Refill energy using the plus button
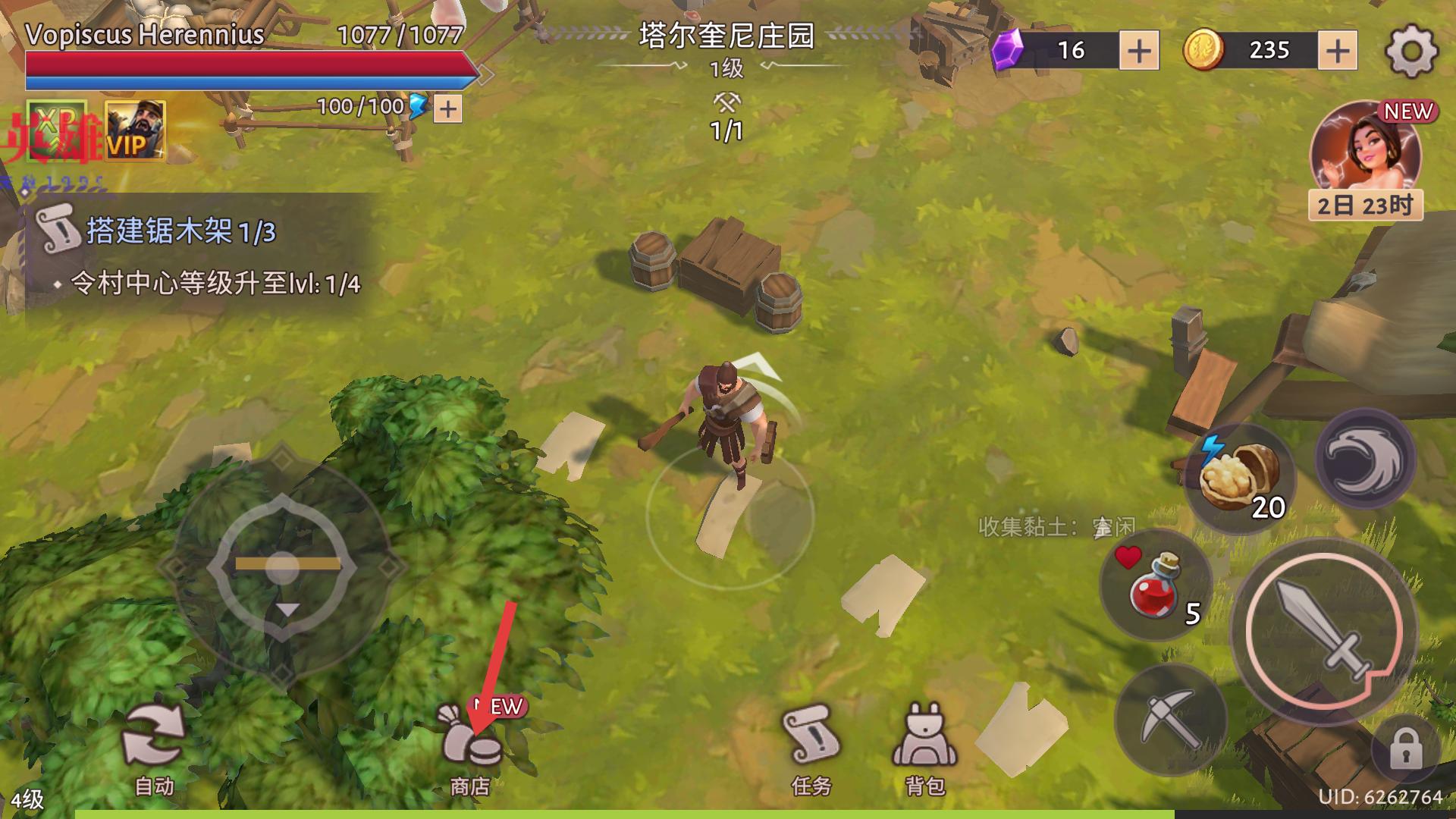The height and width of the screenshot is (819, 1456). pyautogui.click(x=448, y=109)
